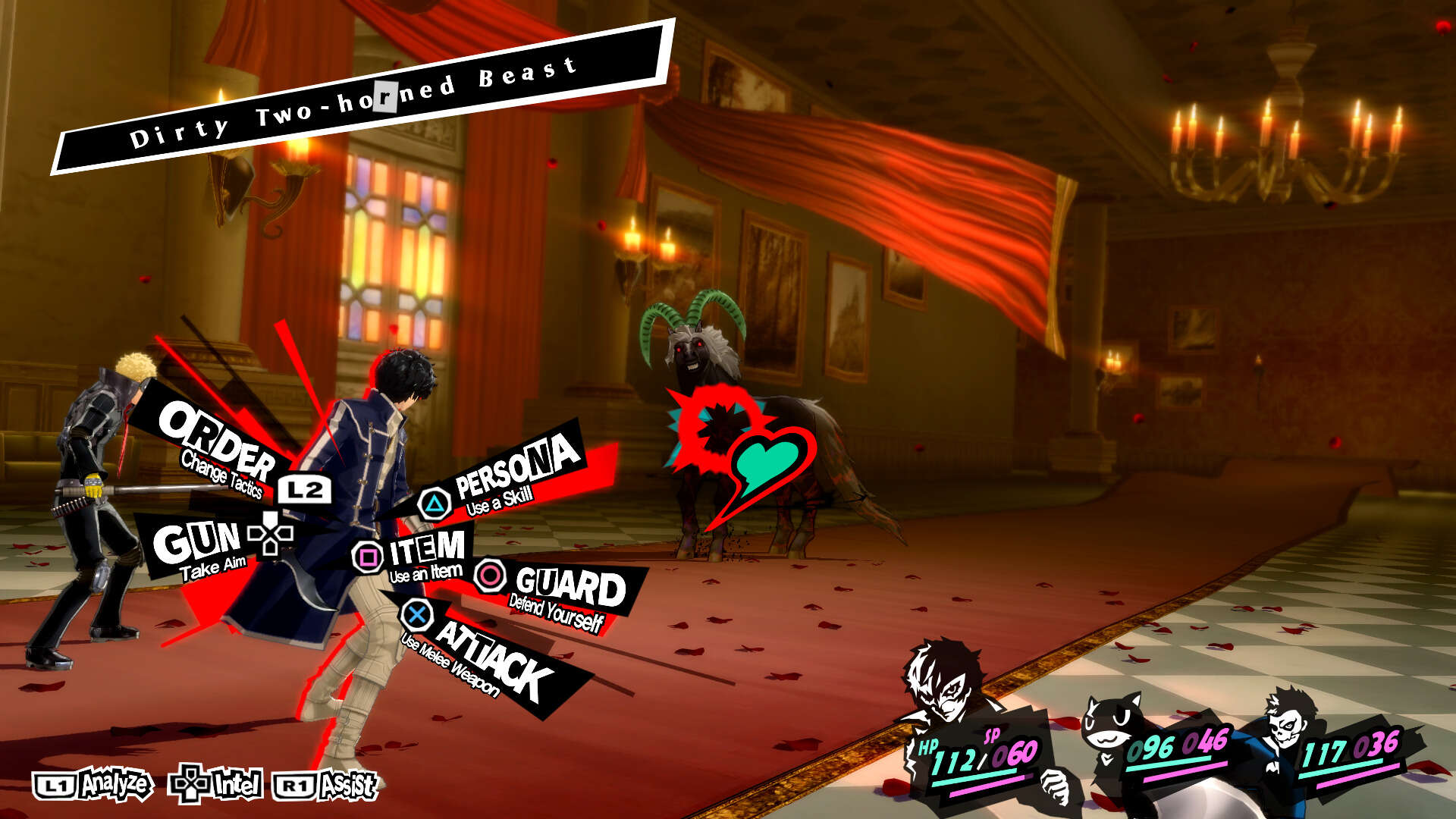
Task: Show the Intel panel
Action: (x=218, y=785)
